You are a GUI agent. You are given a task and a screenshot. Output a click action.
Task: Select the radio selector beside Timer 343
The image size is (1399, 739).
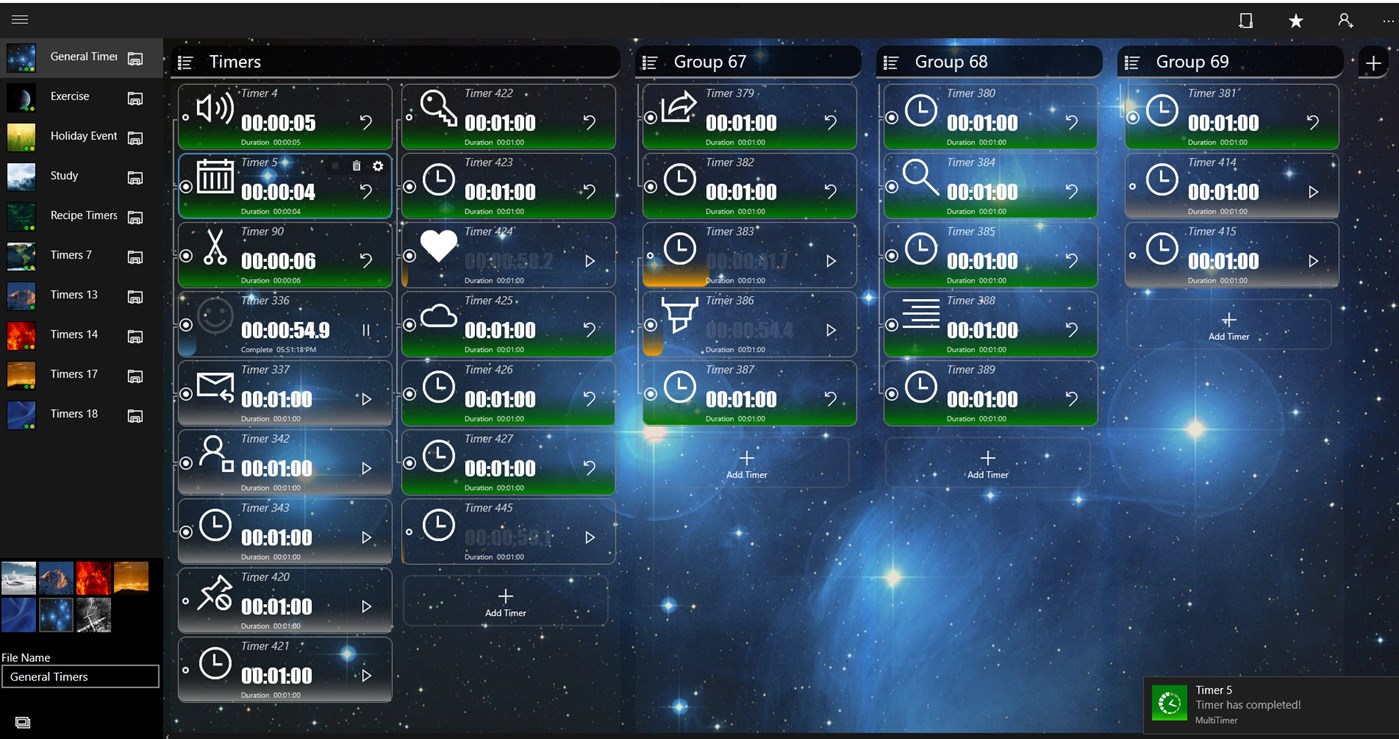point(186,531)
